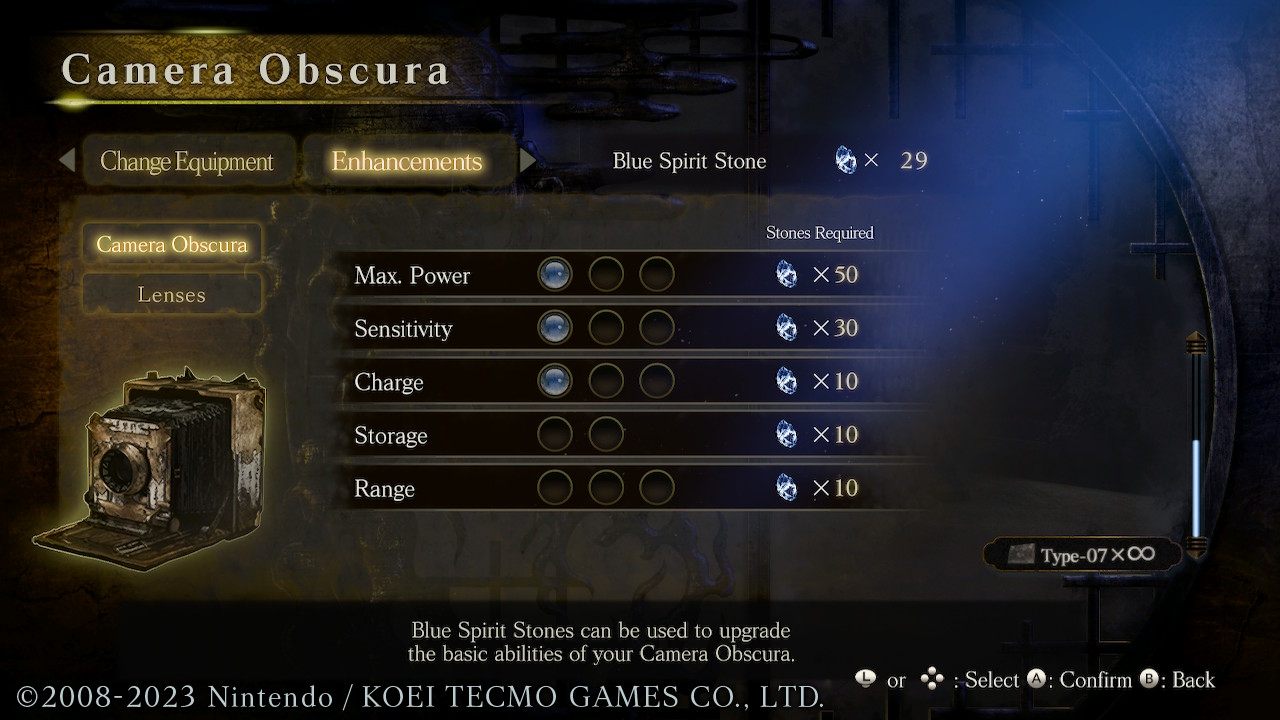Image resolution: width=1280 pixels, height=720 pixels.
Task: Select the first filled Max. Power upgrade pip
Action: pos(555,273)
